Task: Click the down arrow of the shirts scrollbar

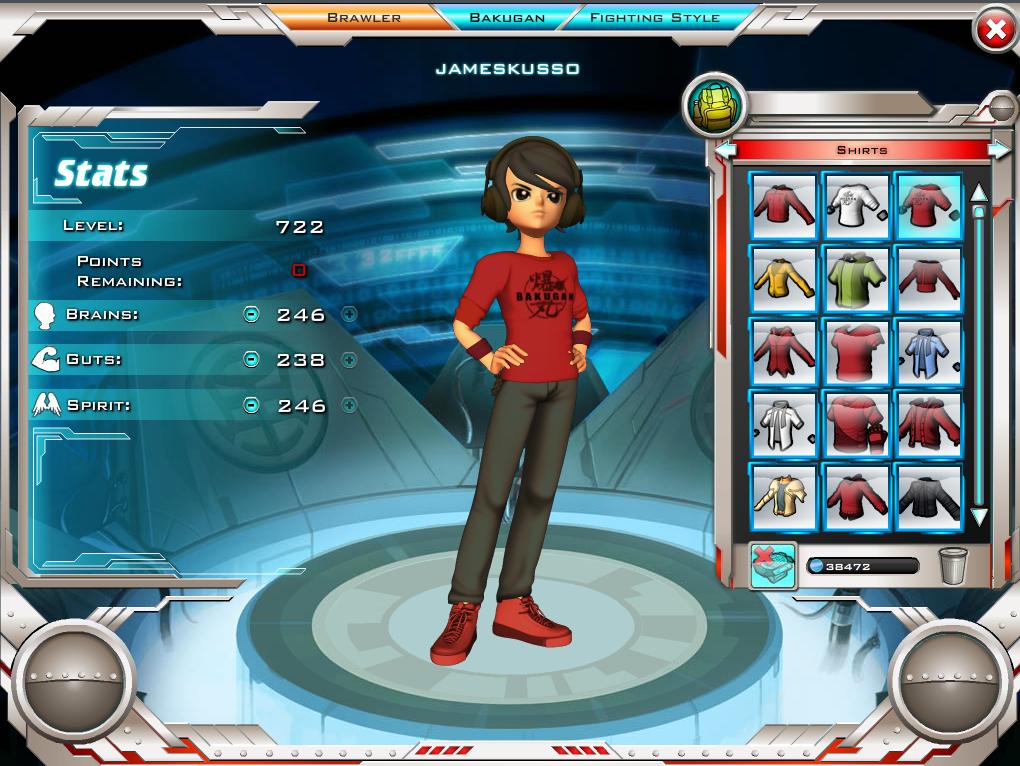Action: click(x=979, y=517)
